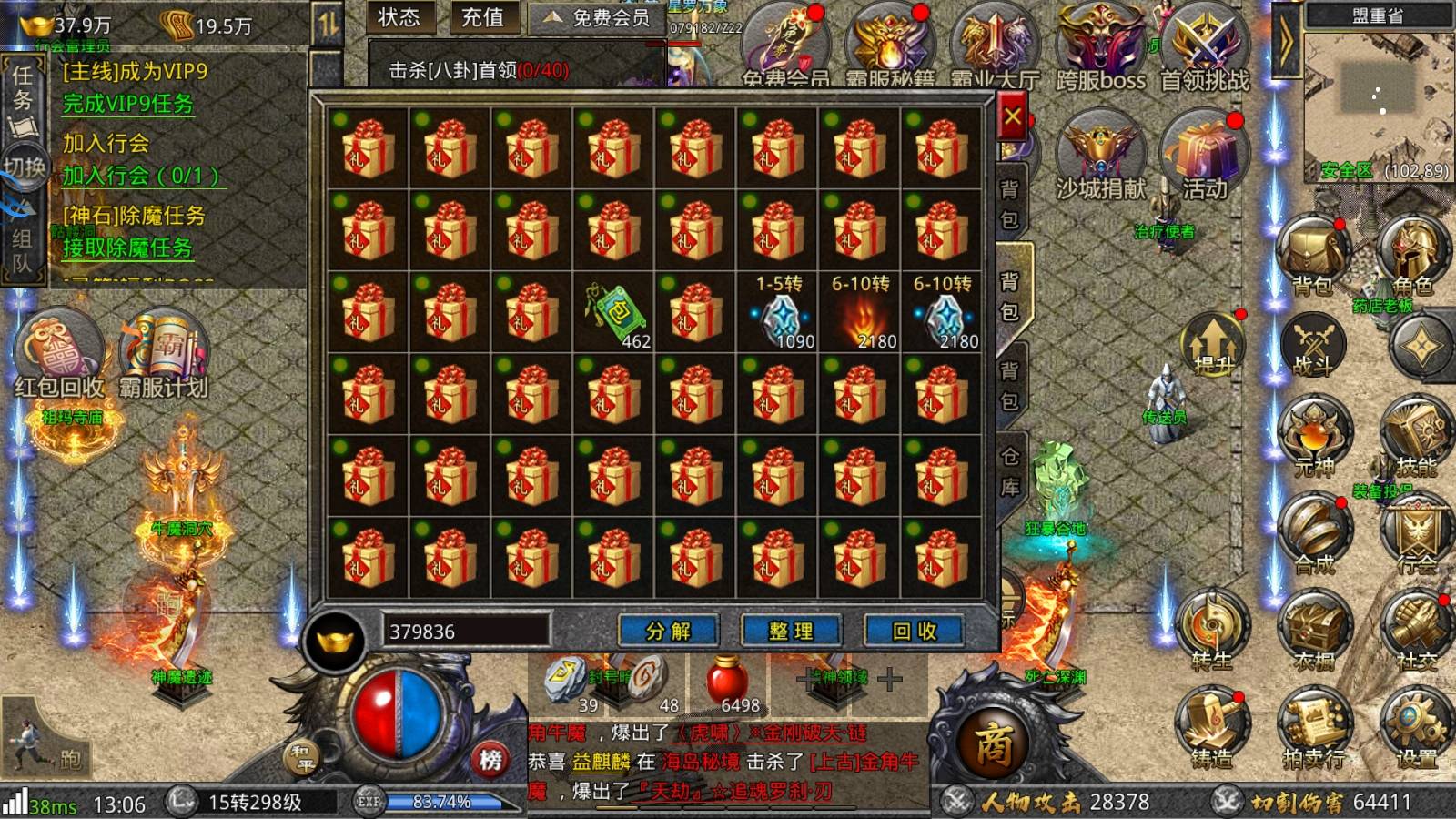1456x819 pixels.
Task: Open the 状态 status tab
Action: coord(399,17)
